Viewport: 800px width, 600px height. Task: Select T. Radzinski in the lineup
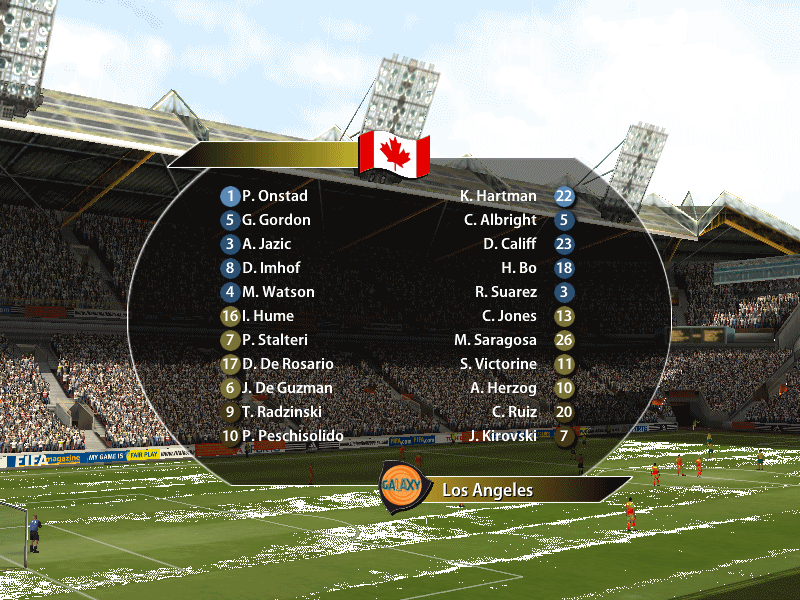[x=282, y=412]
